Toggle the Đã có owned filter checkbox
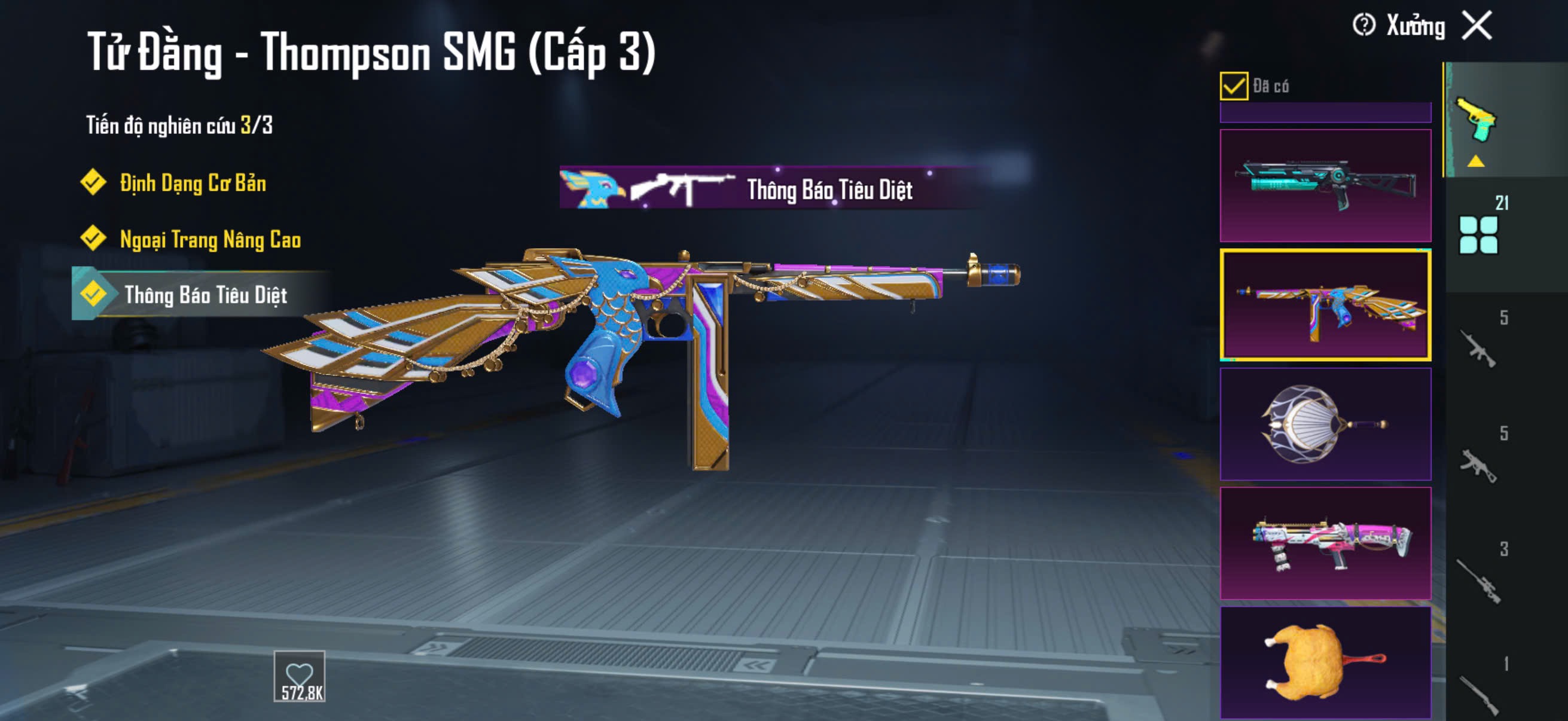 [x=1233, y=85]
